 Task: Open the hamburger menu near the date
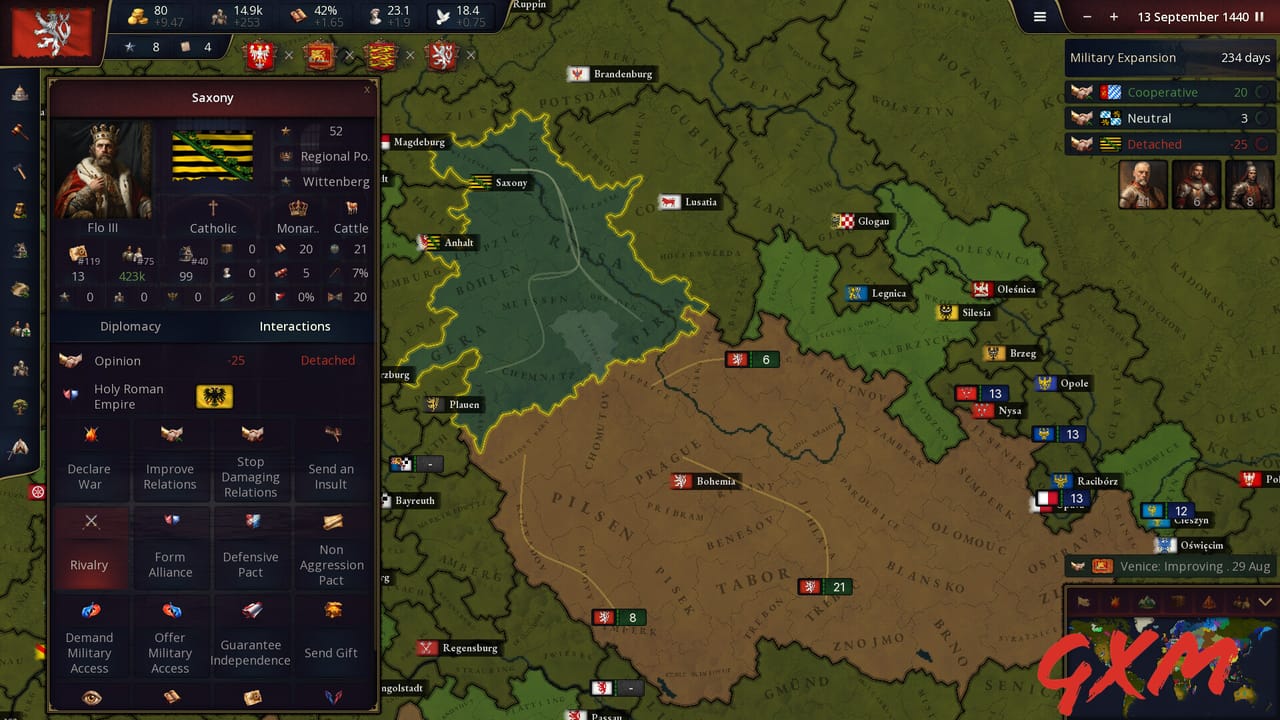[x=1040, y=17]
